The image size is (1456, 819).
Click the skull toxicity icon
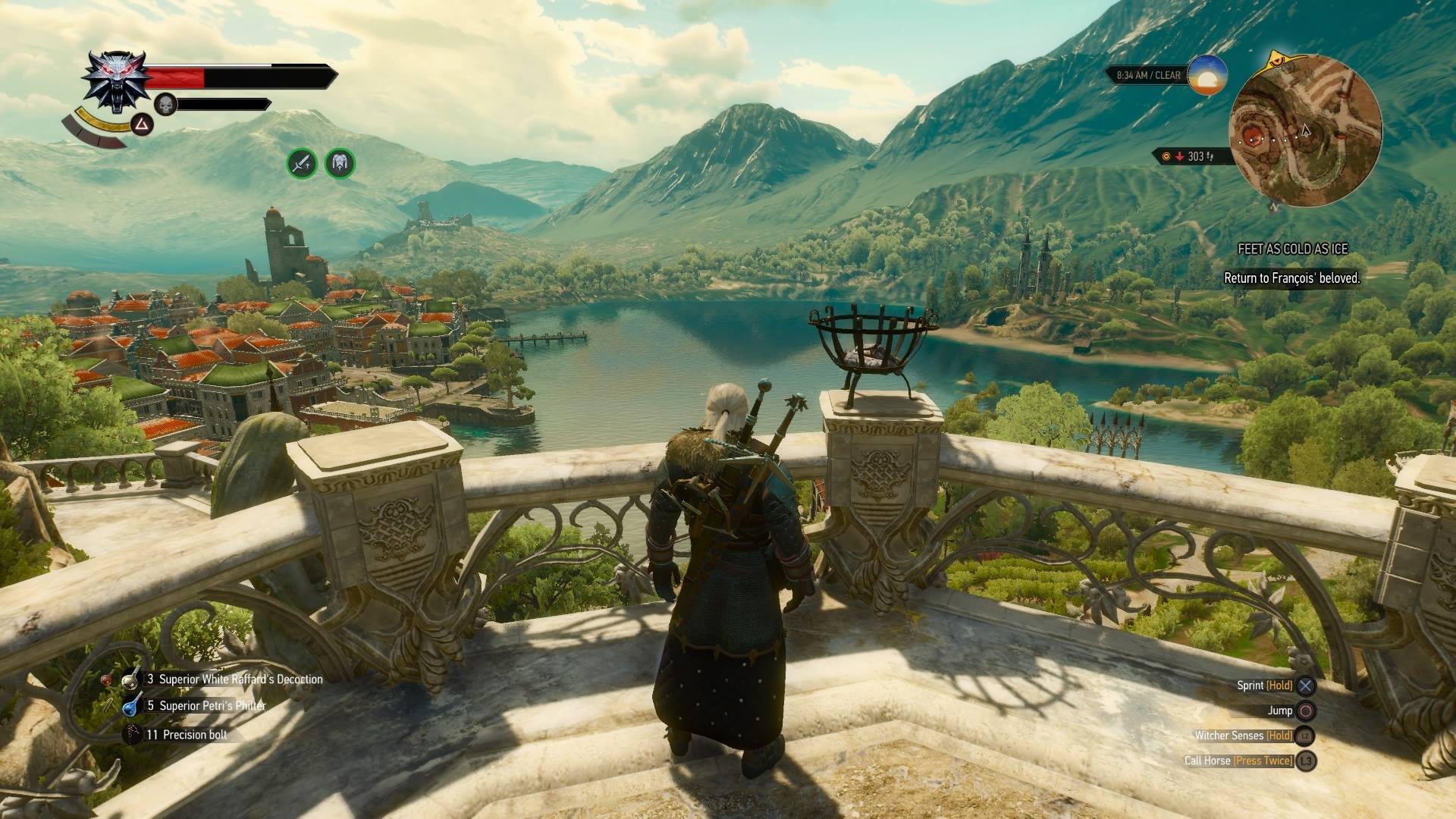165,104
